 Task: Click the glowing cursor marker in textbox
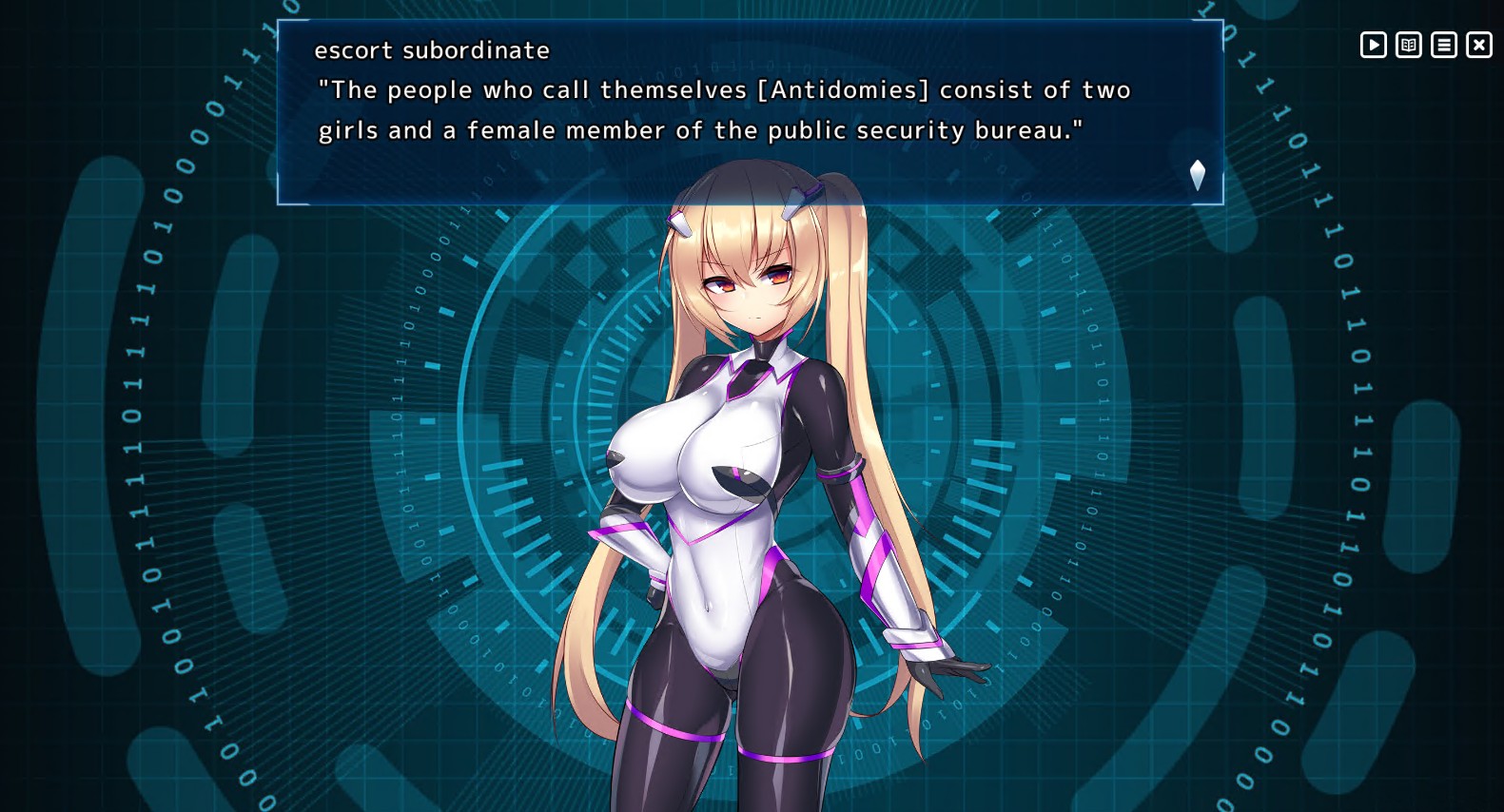click(1197, 173)
